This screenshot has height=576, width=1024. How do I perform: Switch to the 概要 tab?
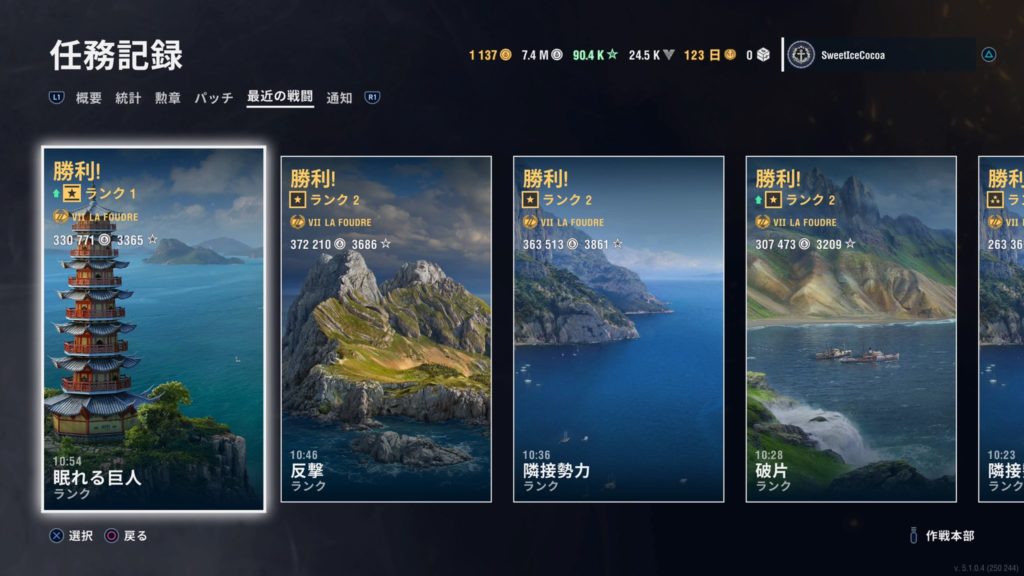(89, 98)
